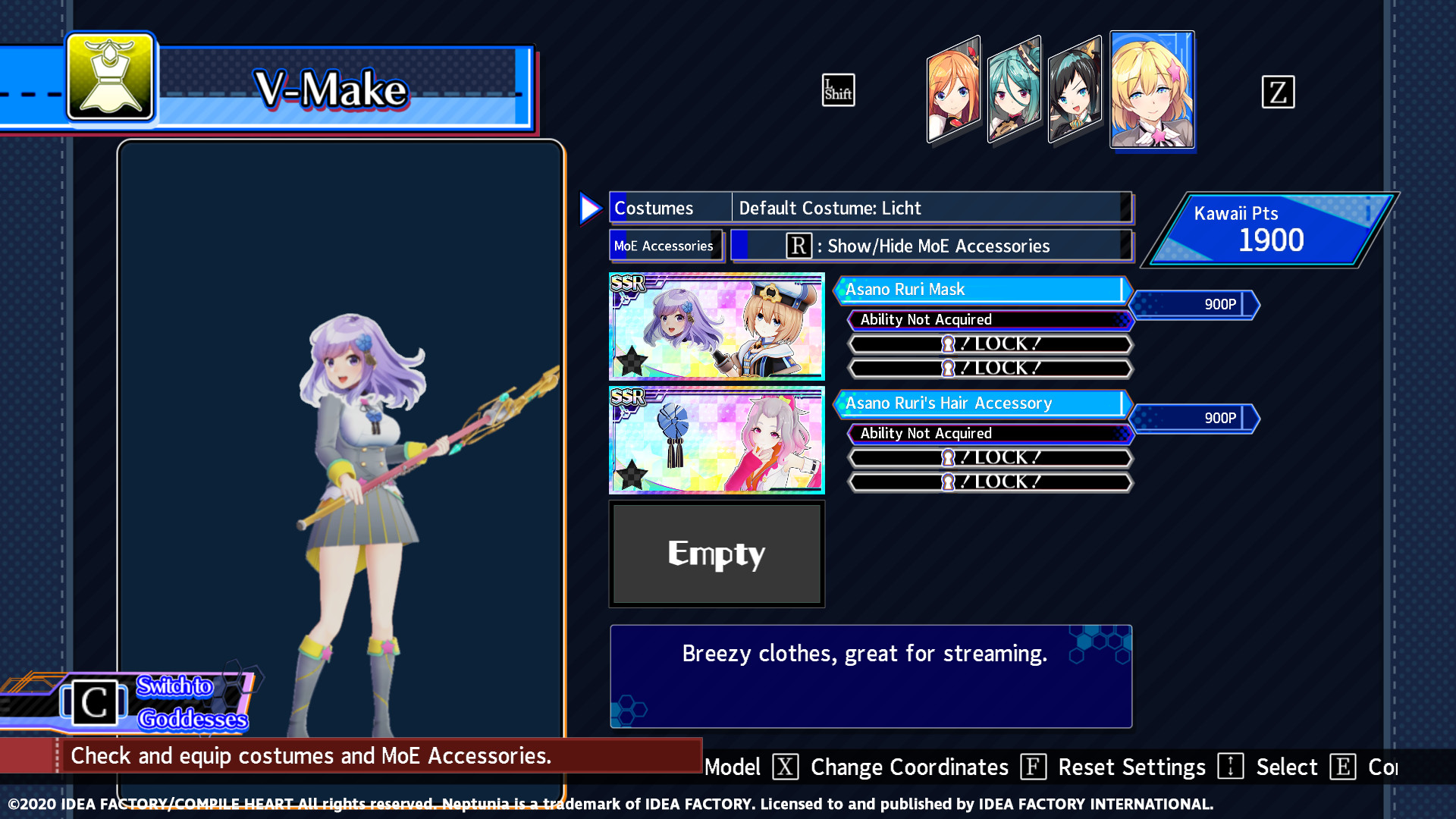Click the blonde character's highlighted portrait
The height and width of the screenshot is (819, 1456).
[1152, 91]
